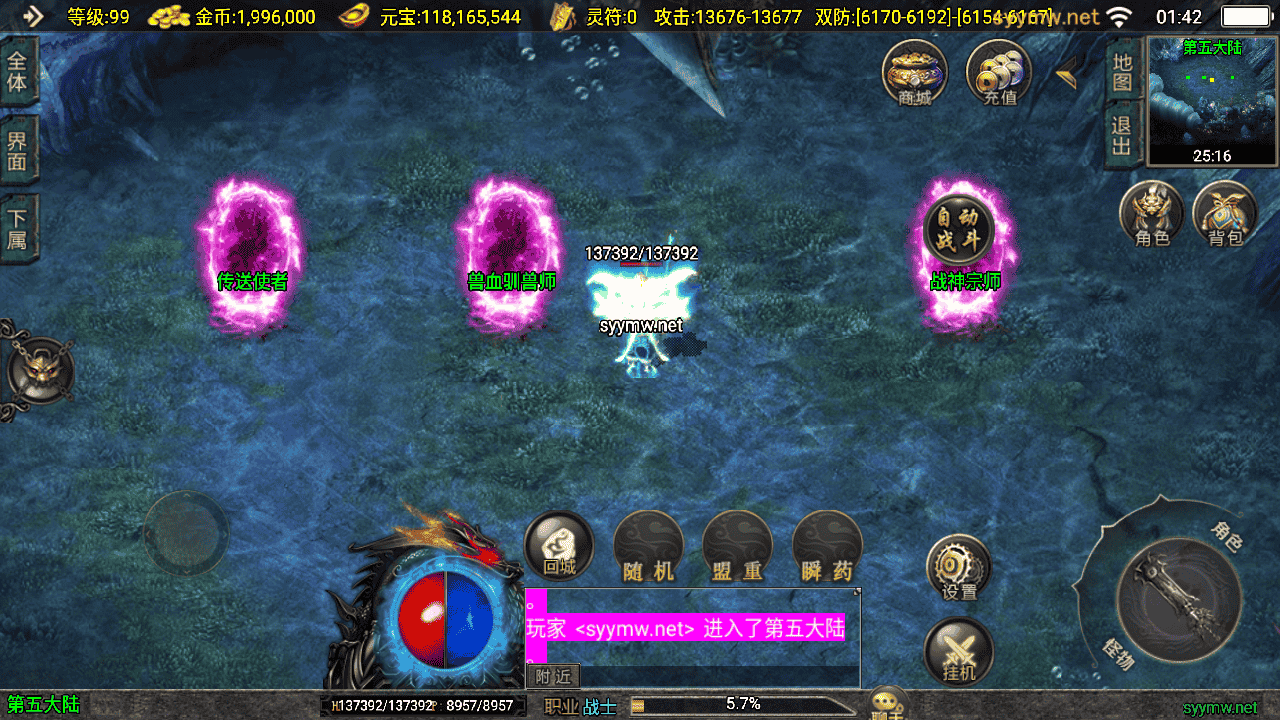Click the 盟重 teleport button
The height and width of the screenshot is (720, 1280).
738,546
